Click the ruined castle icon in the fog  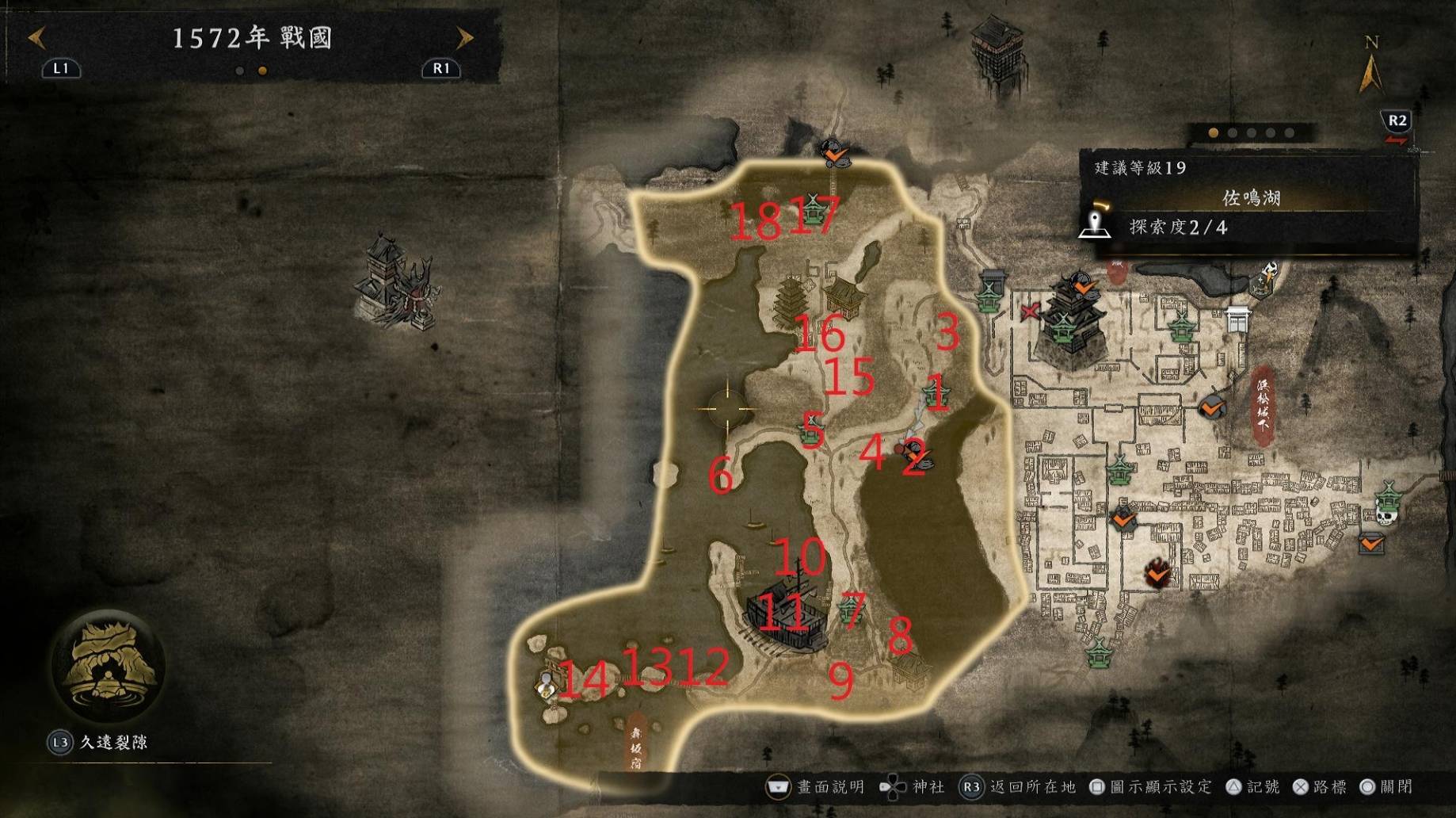[x=394, y=281]
